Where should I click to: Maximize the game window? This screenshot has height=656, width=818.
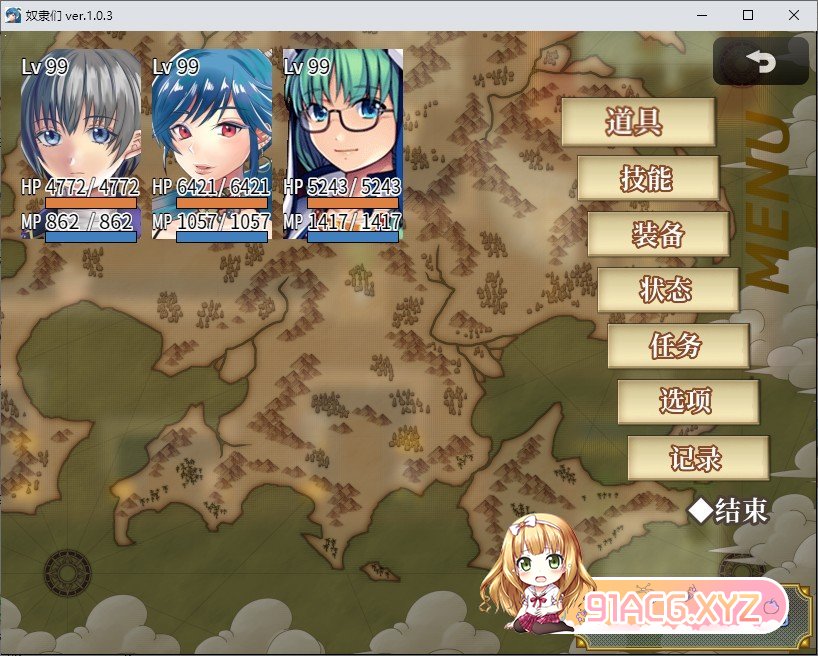pyautogui.click(x=748, y=15)
